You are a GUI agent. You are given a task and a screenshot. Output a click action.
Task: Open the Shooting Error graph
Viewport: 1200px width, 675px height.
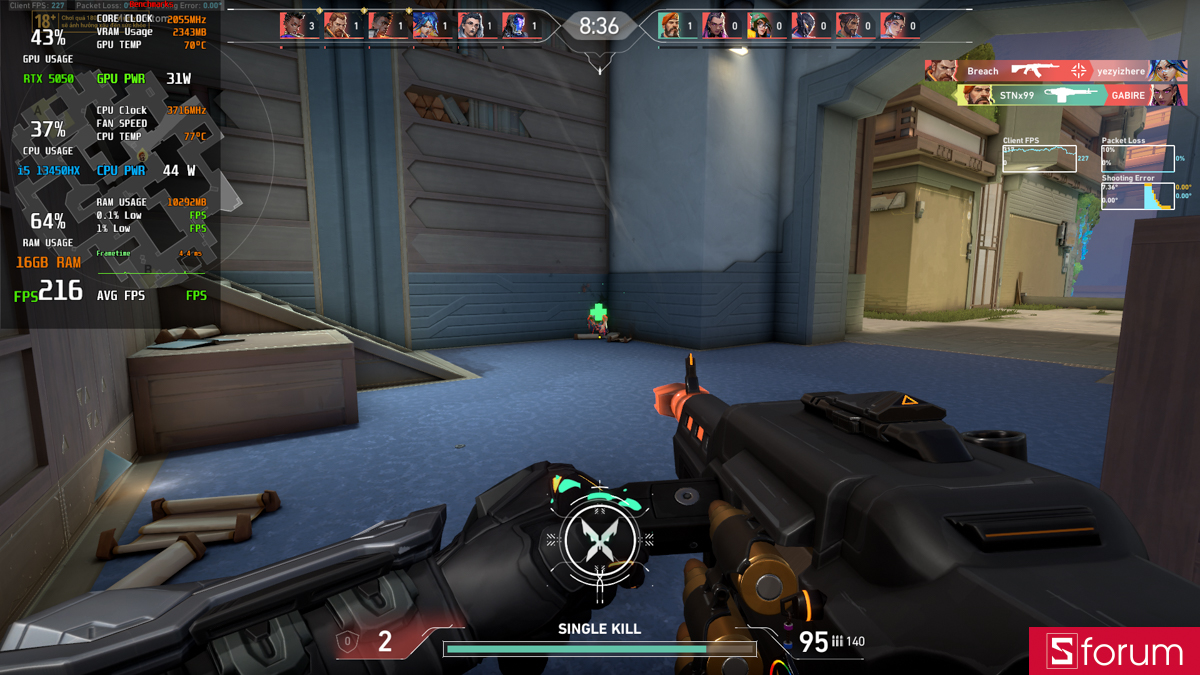1137,195
